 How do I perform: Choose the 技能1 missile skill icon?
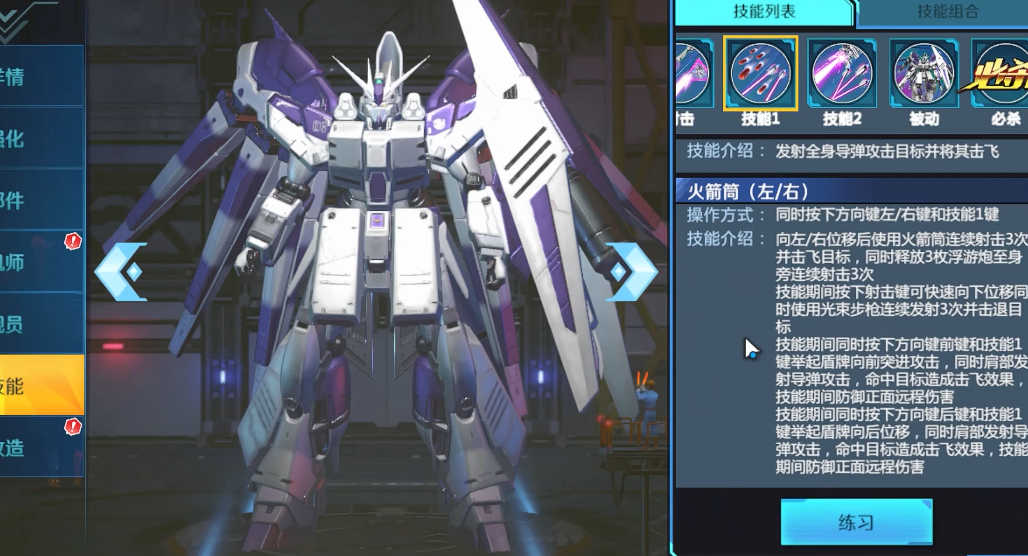pos(760,74)
